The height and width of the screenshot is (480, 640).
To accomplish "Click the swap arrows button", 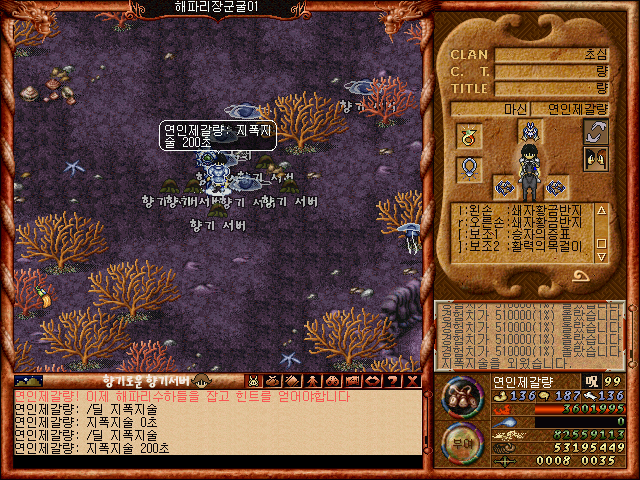I will (596, 131).
